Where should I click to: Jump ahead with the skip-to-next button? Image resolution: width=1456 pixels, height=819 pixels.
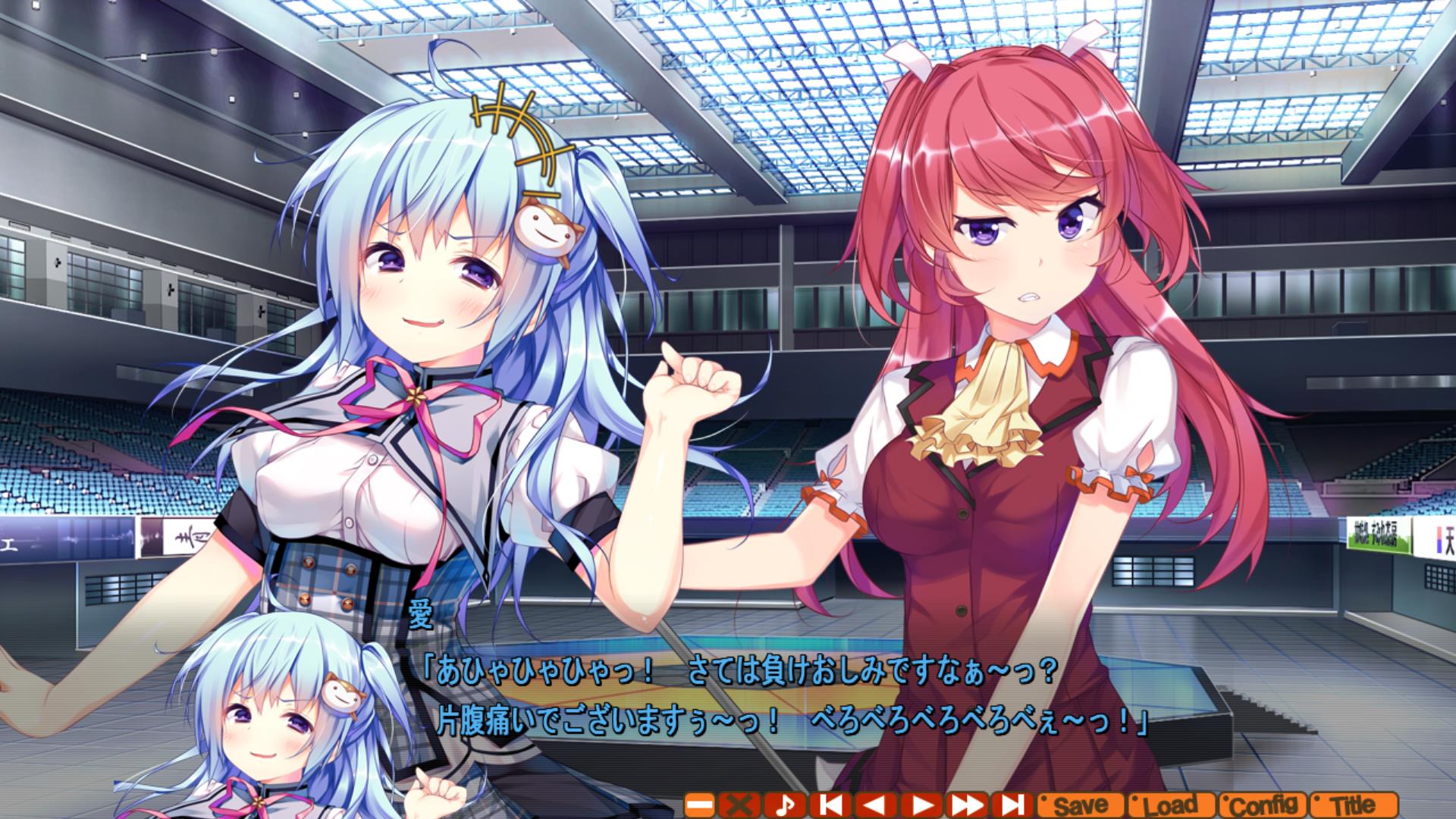1013,805
